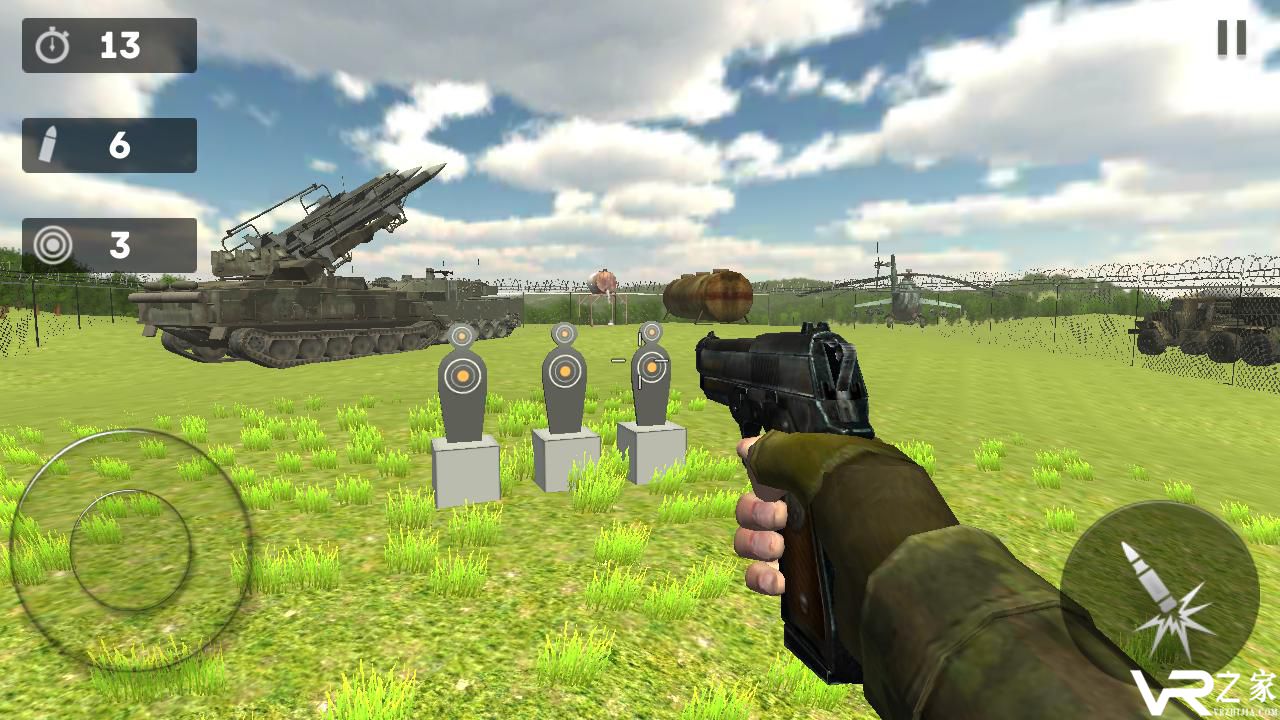Screen dimensions: 1280x720
Task: Pause the game with the pause button
Action: pos(1231,38)
